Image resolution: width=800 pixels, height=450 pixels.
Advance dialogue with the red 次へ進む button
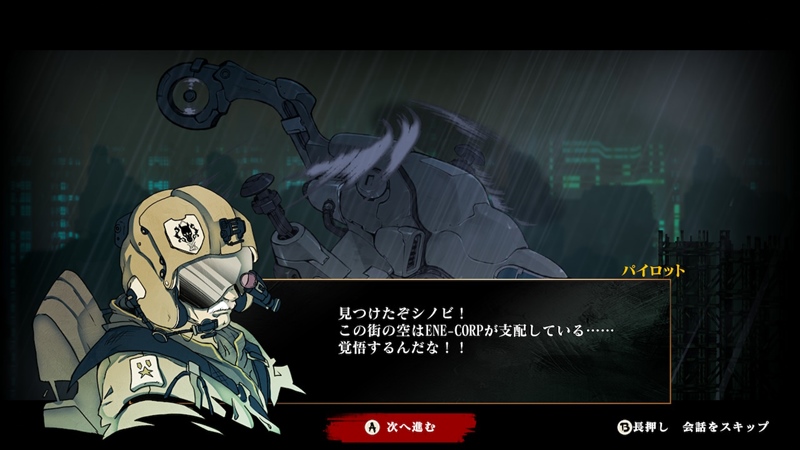pos(399,427)
